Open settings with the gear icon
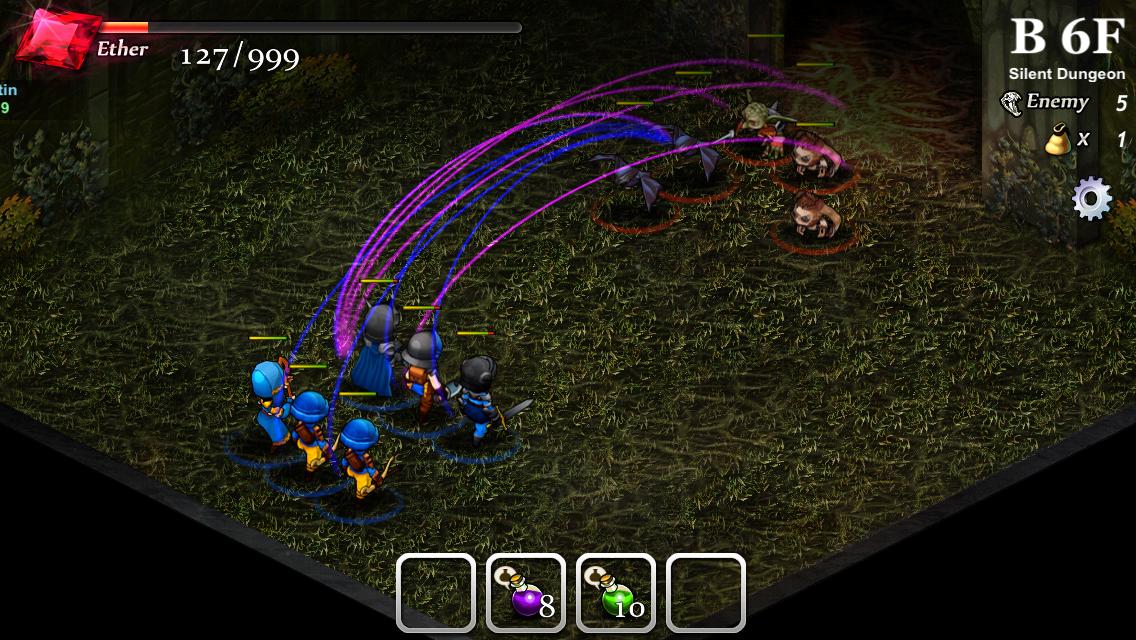The height and width of the screenshot is (640, 1136). pos(1091,199)
